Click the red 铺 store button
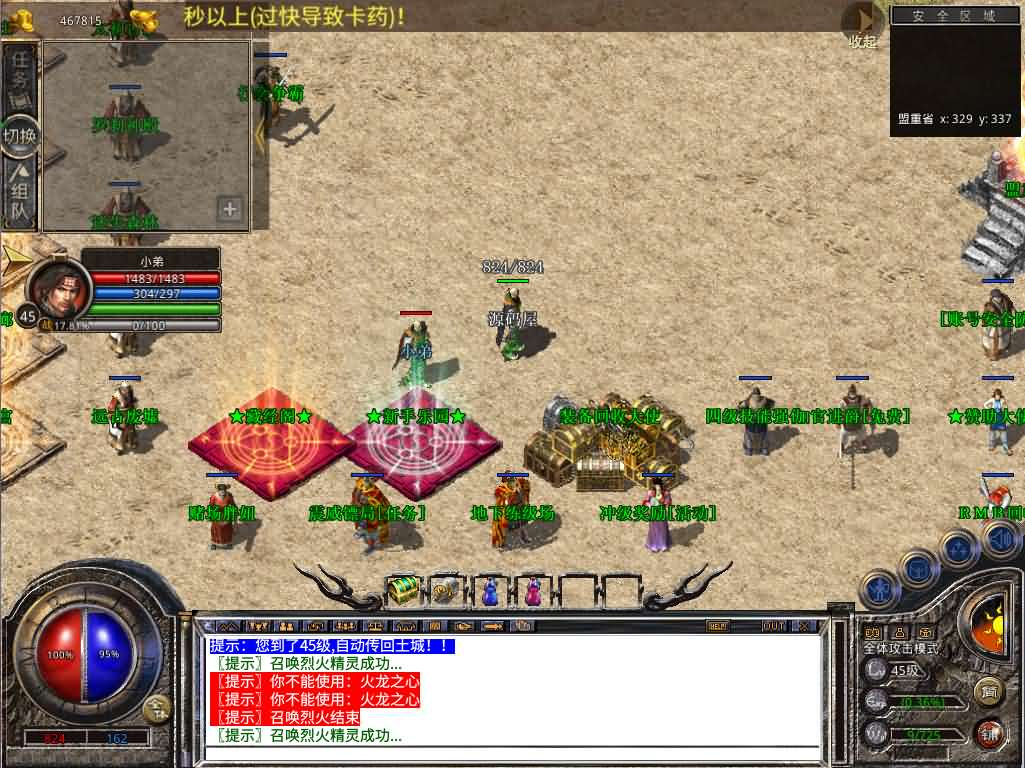 point(988,733)
